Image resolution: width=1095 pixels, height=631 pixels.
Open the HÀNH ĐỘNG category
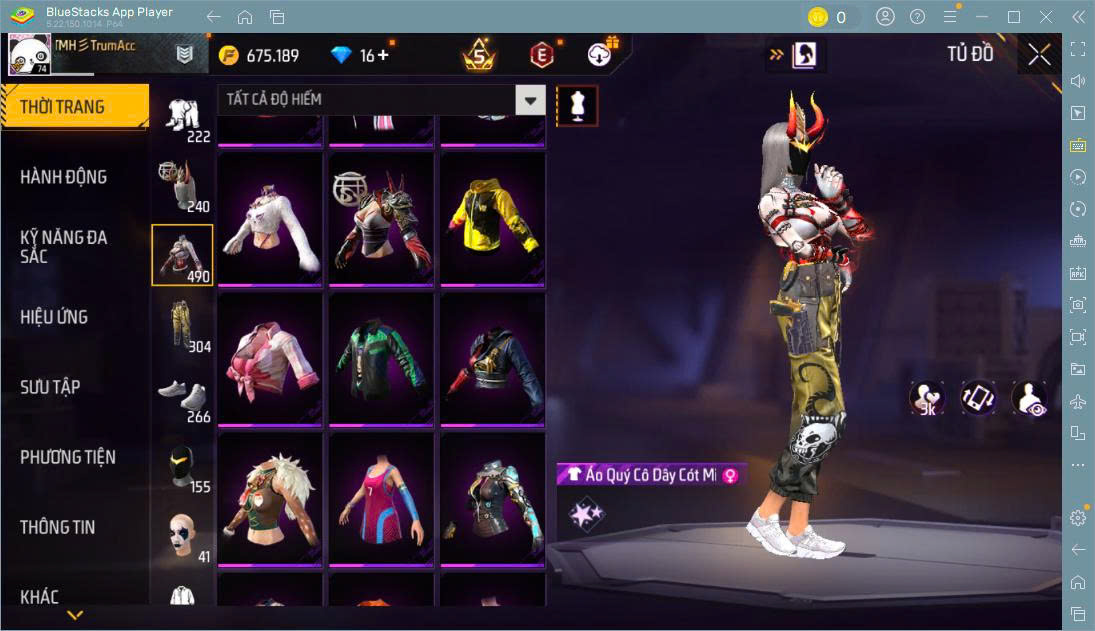(x=64, y=177)
